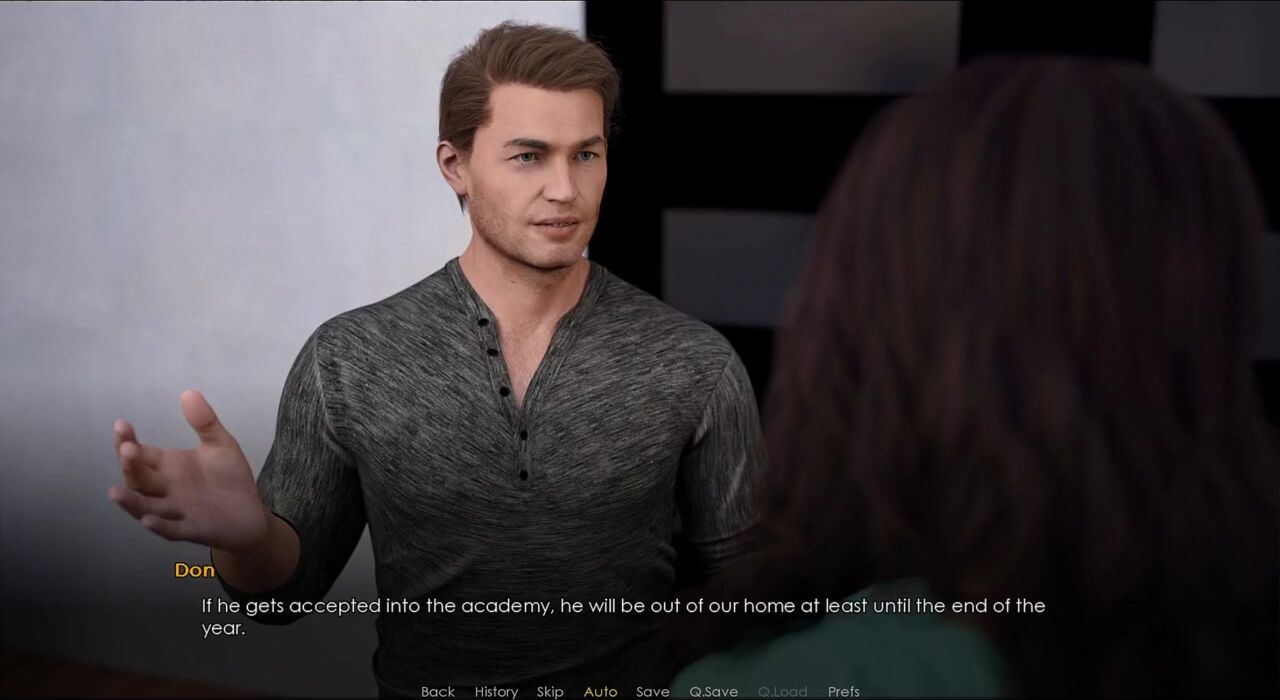Click Q.Save to quick save
This screenshot has width=1280, height=700.
pos(713,691)
